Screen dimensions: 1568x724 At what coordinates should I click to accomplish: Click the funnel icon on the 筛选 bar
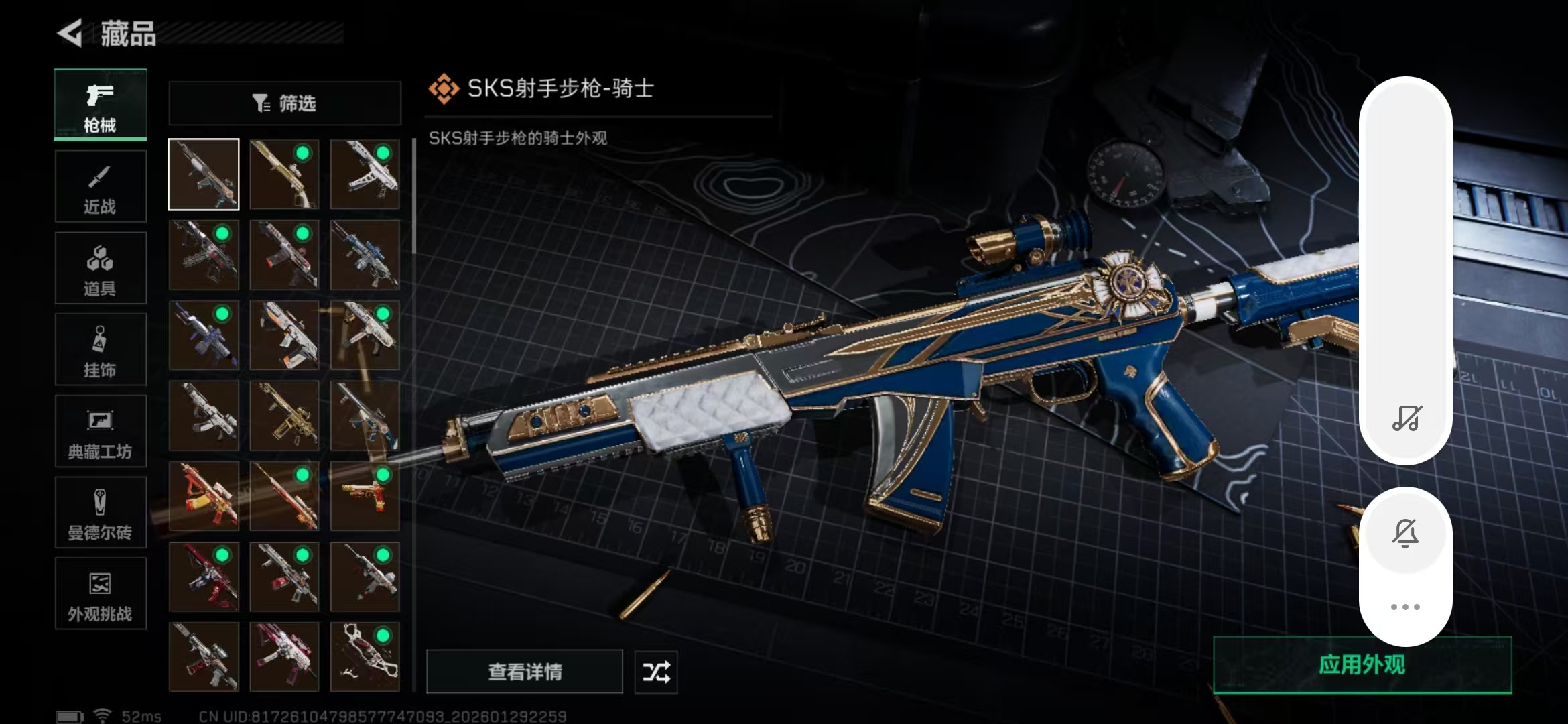(260, 102)
